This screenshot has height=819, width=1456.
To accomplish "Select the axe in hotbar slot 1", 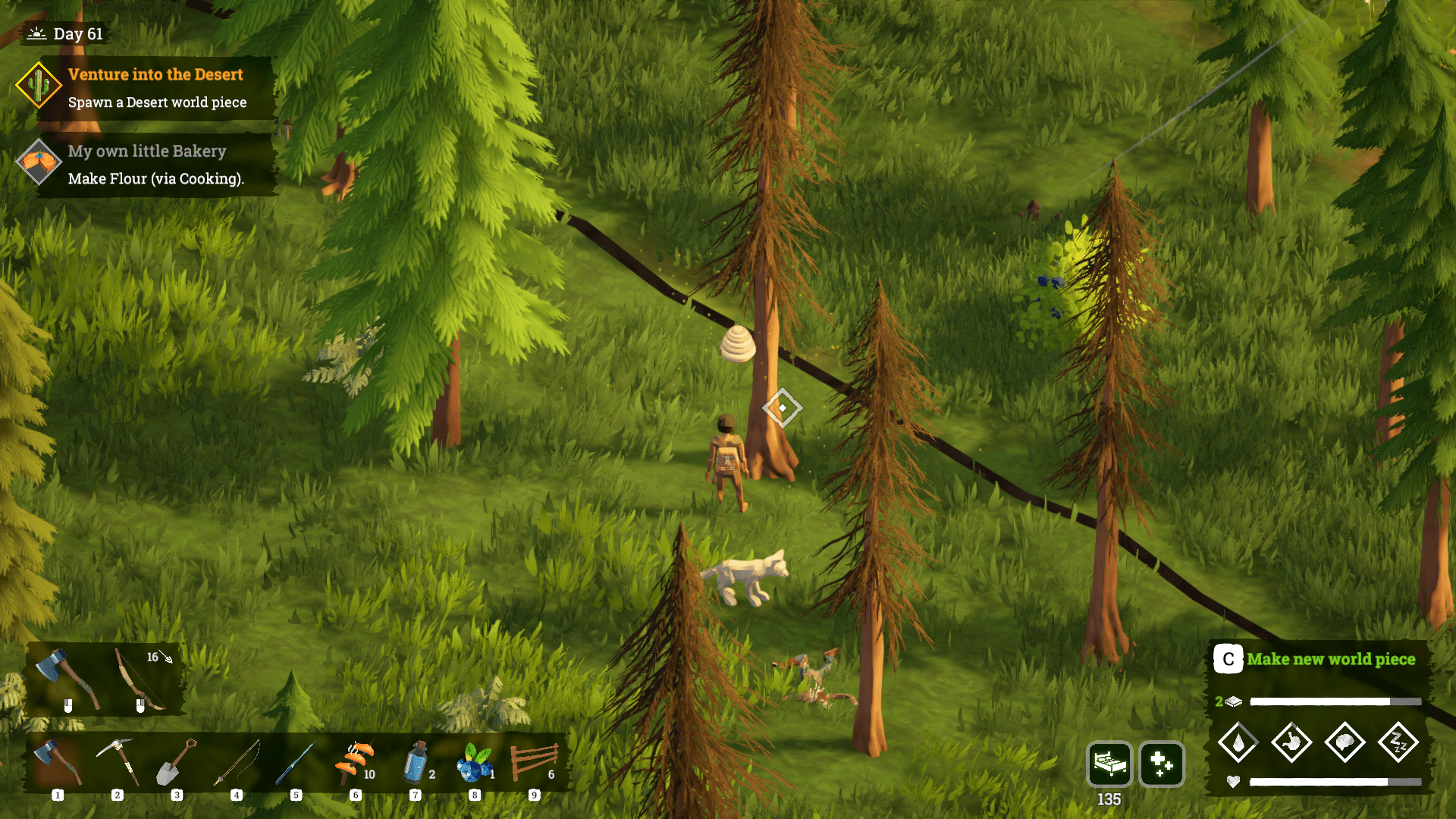I will (x=58, y=762).
